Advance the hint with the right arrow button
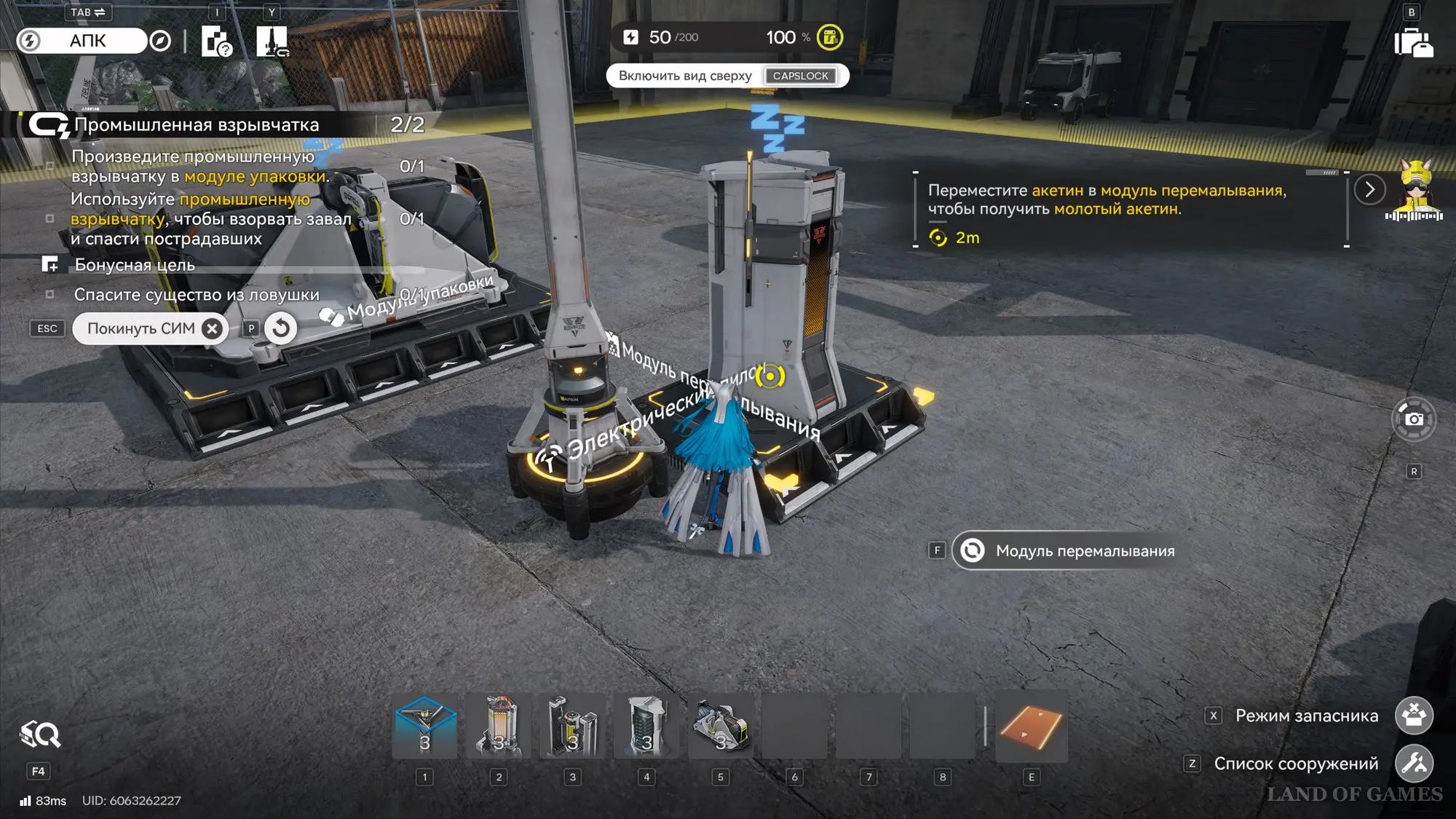1456x819 pixels. pos(1369,190)
